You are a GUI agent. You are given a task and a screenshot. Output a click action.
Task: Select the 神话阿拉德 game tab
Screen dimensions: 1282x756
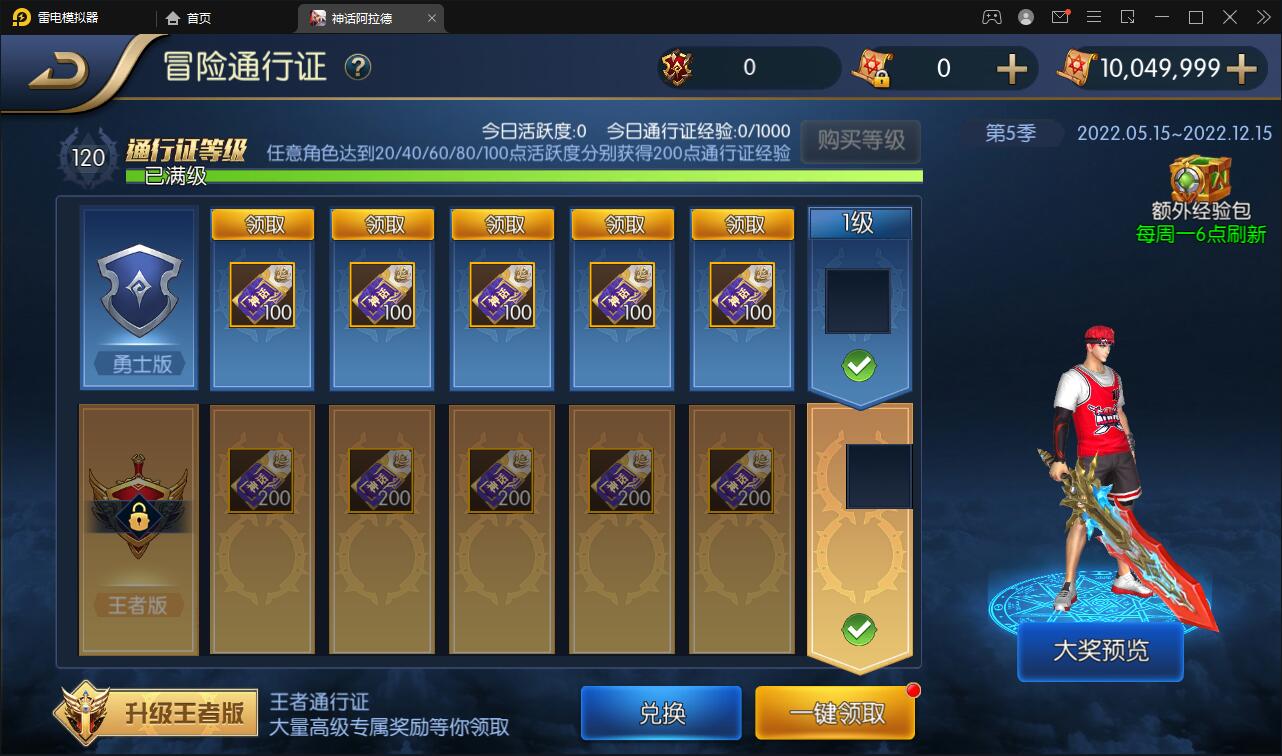[362, 18]
